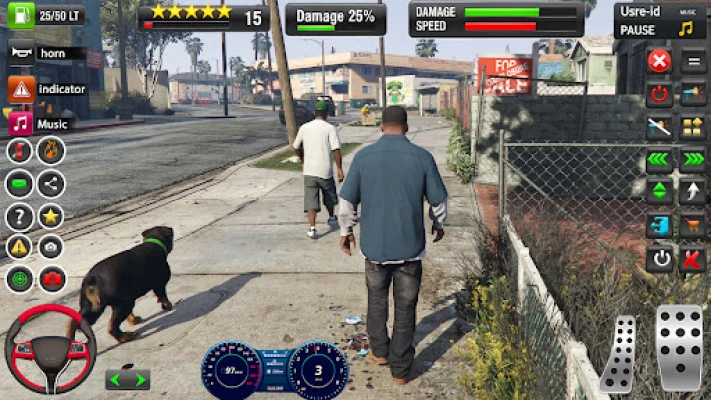Tap the red power button

click(659, 94)
